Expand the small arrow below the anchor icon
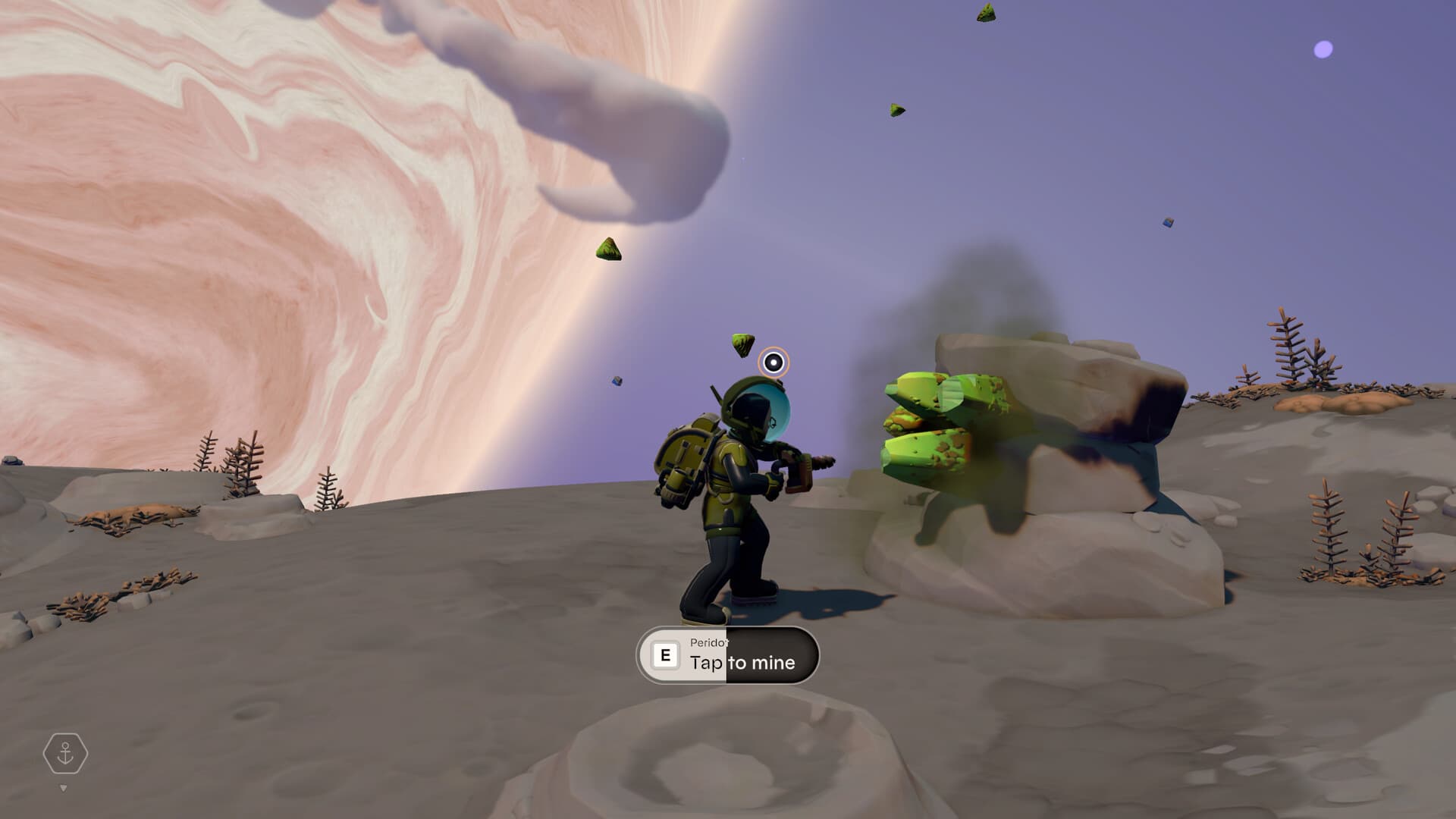The height and width of the screenshot is (819, 1456). pyautogui.click(x=64, y=789)
